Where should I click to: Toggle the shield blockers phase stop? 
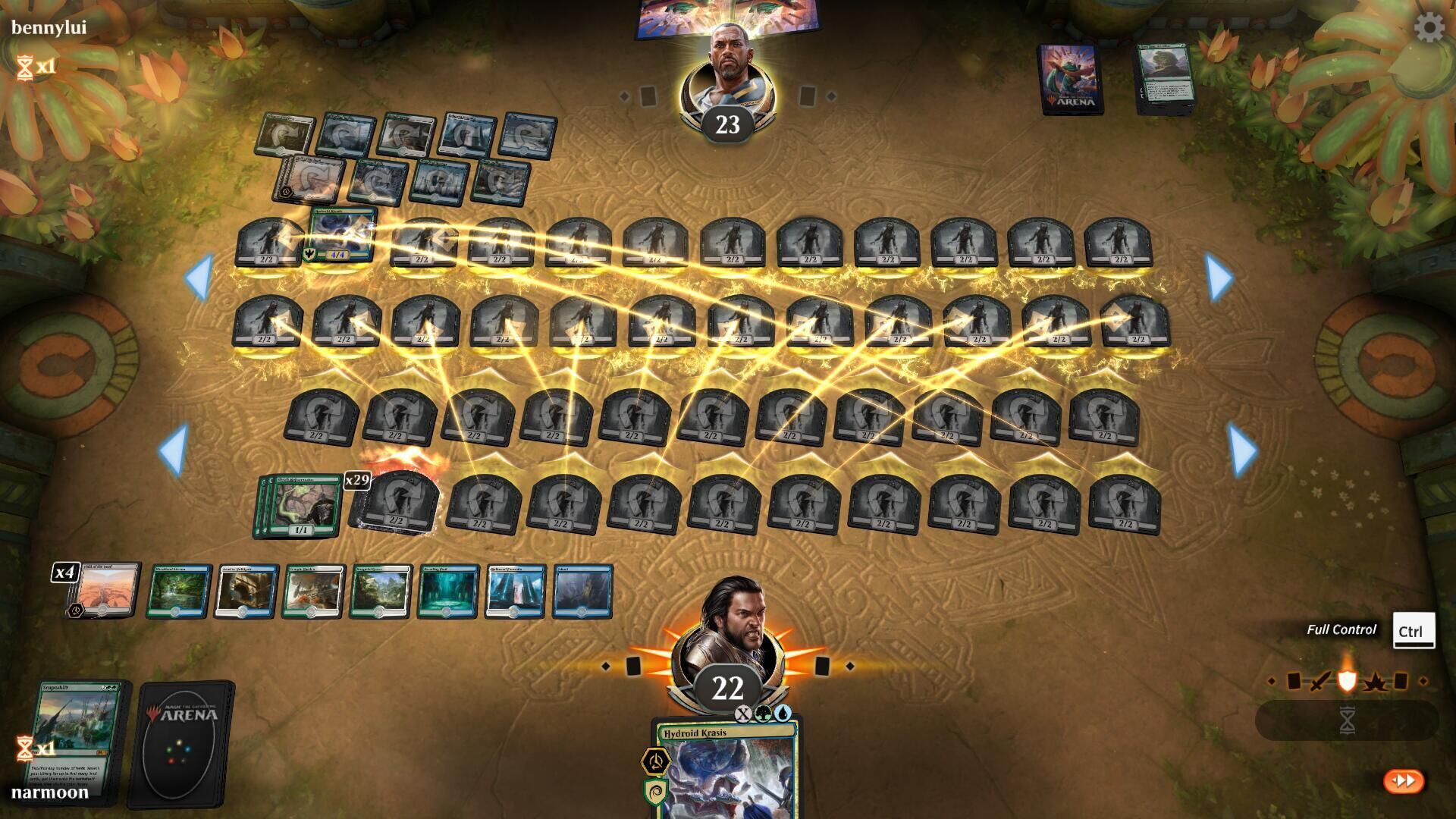click(1348, 682)
